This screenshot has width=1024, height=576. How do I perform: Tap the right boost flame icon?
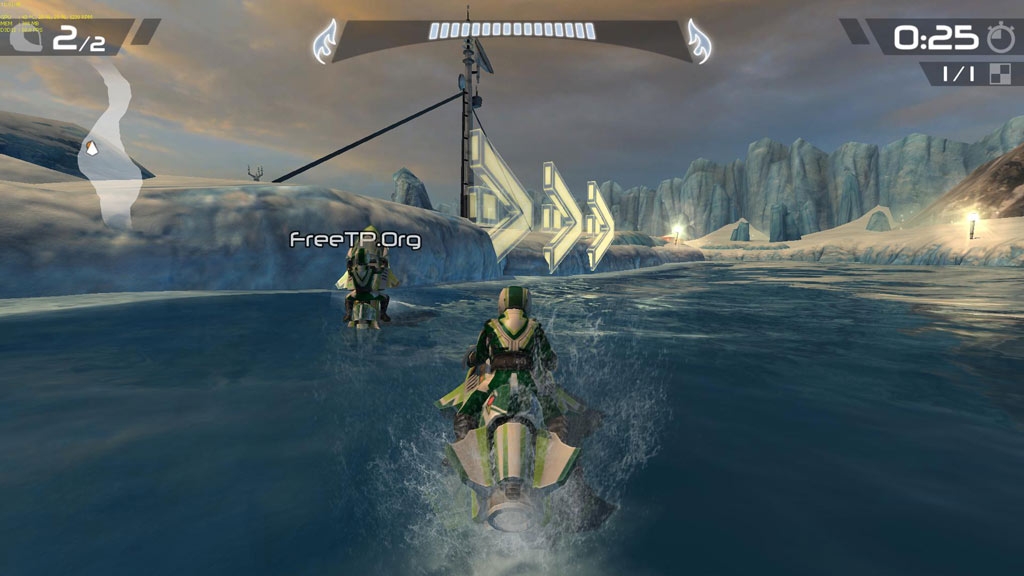point(697,40)
